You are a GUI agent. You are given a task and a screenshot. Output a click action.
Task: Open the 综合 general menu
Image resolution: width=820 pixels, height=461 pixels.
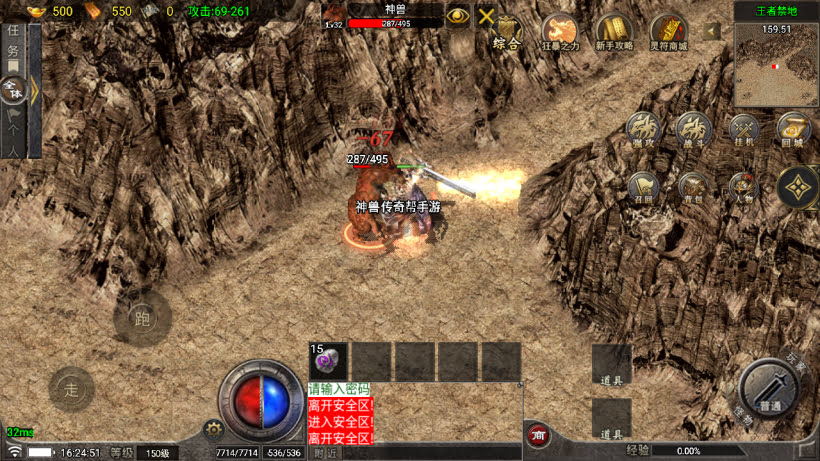(x=510, y=32)
